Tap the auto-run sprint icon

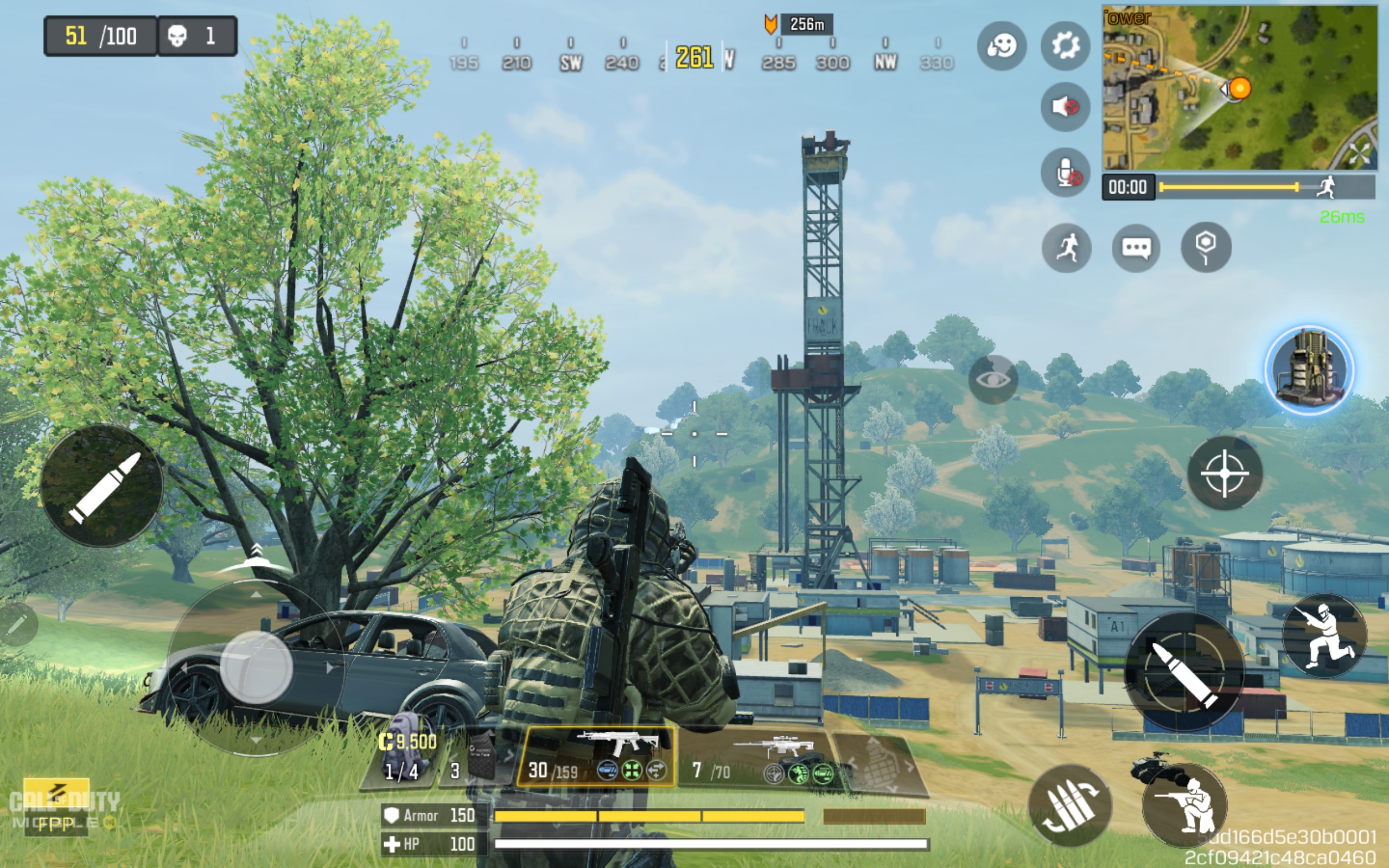1066,248
